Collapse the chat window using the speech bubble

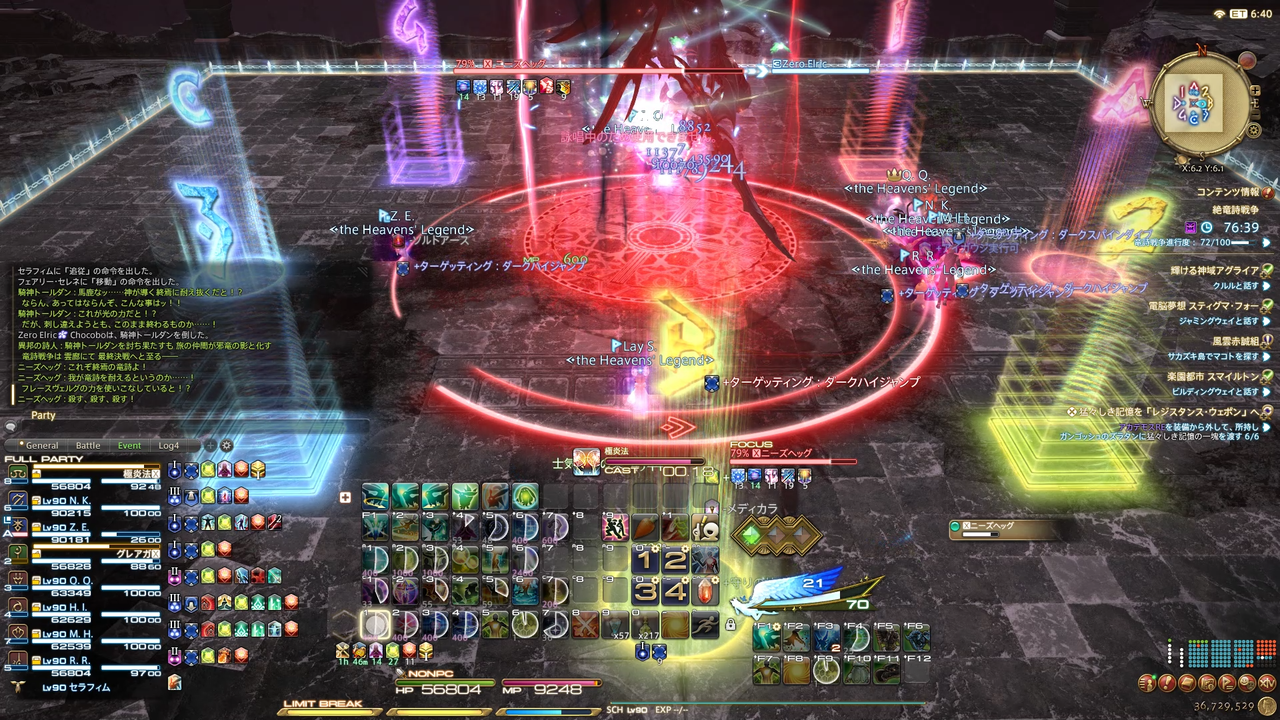click(x=10, y=426)
